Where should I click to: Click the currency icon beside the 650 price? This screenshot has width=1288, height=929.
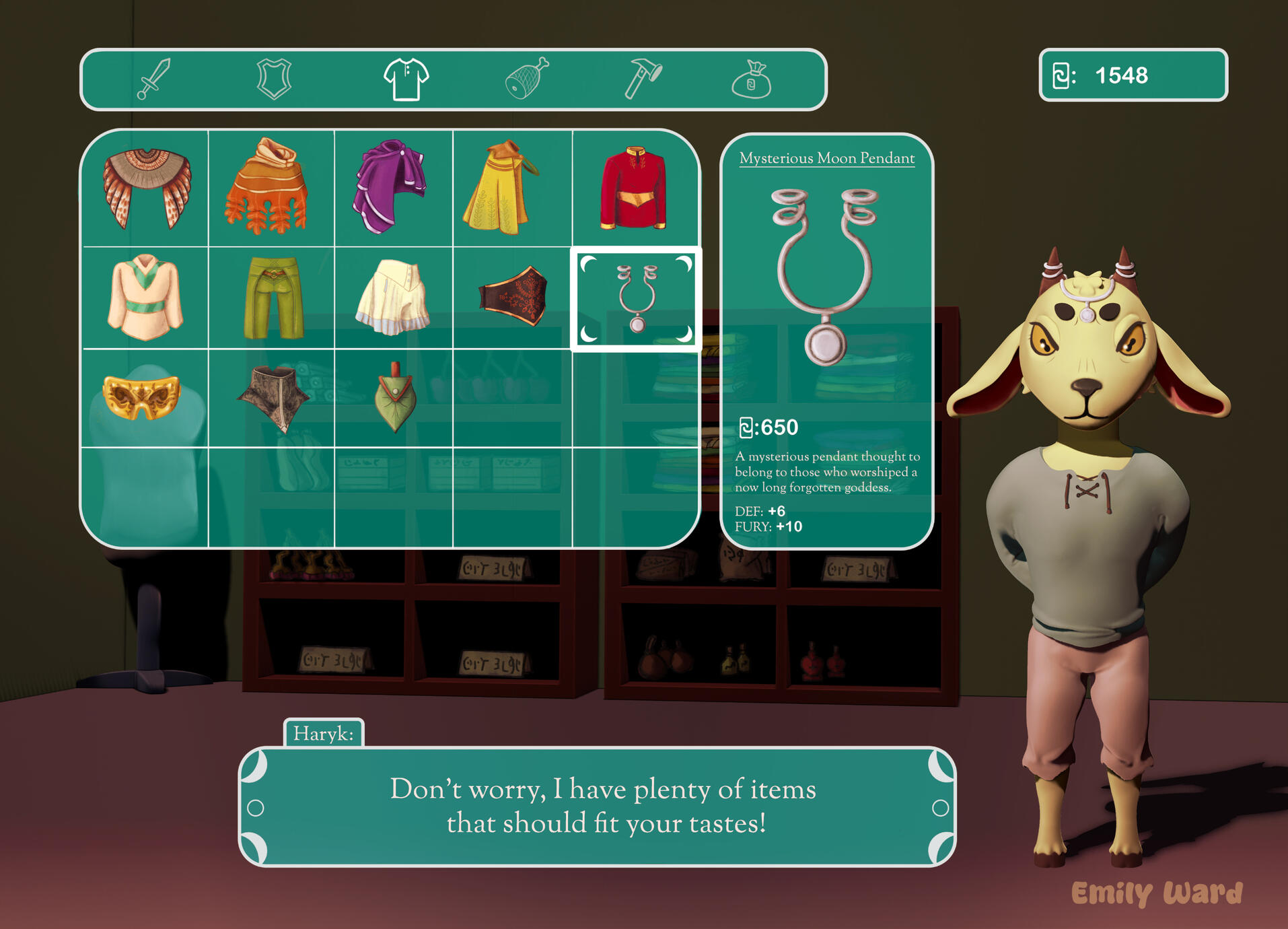pyautogui.click(x=747, y=426)
